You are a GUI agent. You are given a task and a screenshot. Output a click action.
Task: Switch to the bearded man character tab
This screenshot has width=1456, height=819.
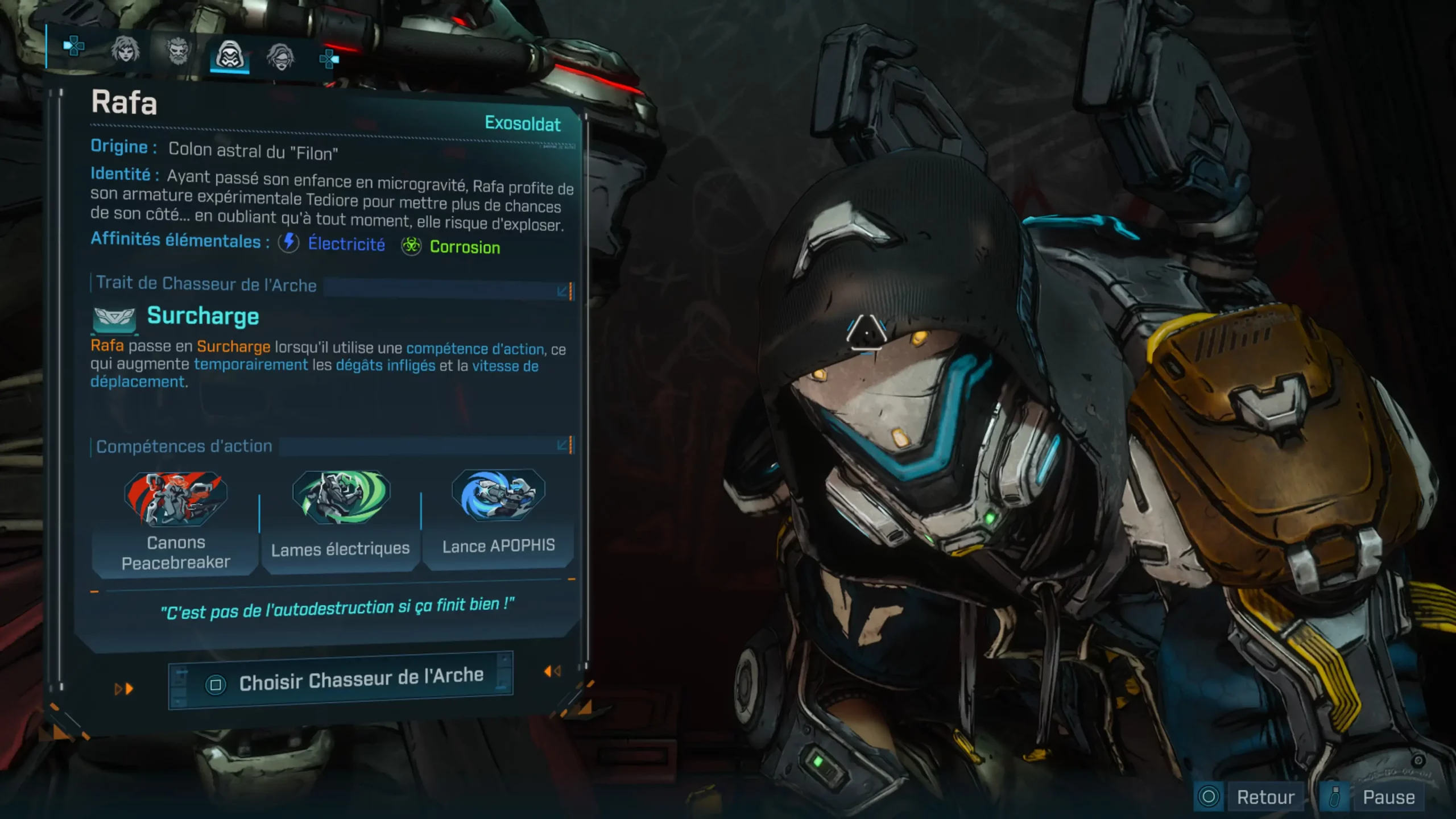178,52
